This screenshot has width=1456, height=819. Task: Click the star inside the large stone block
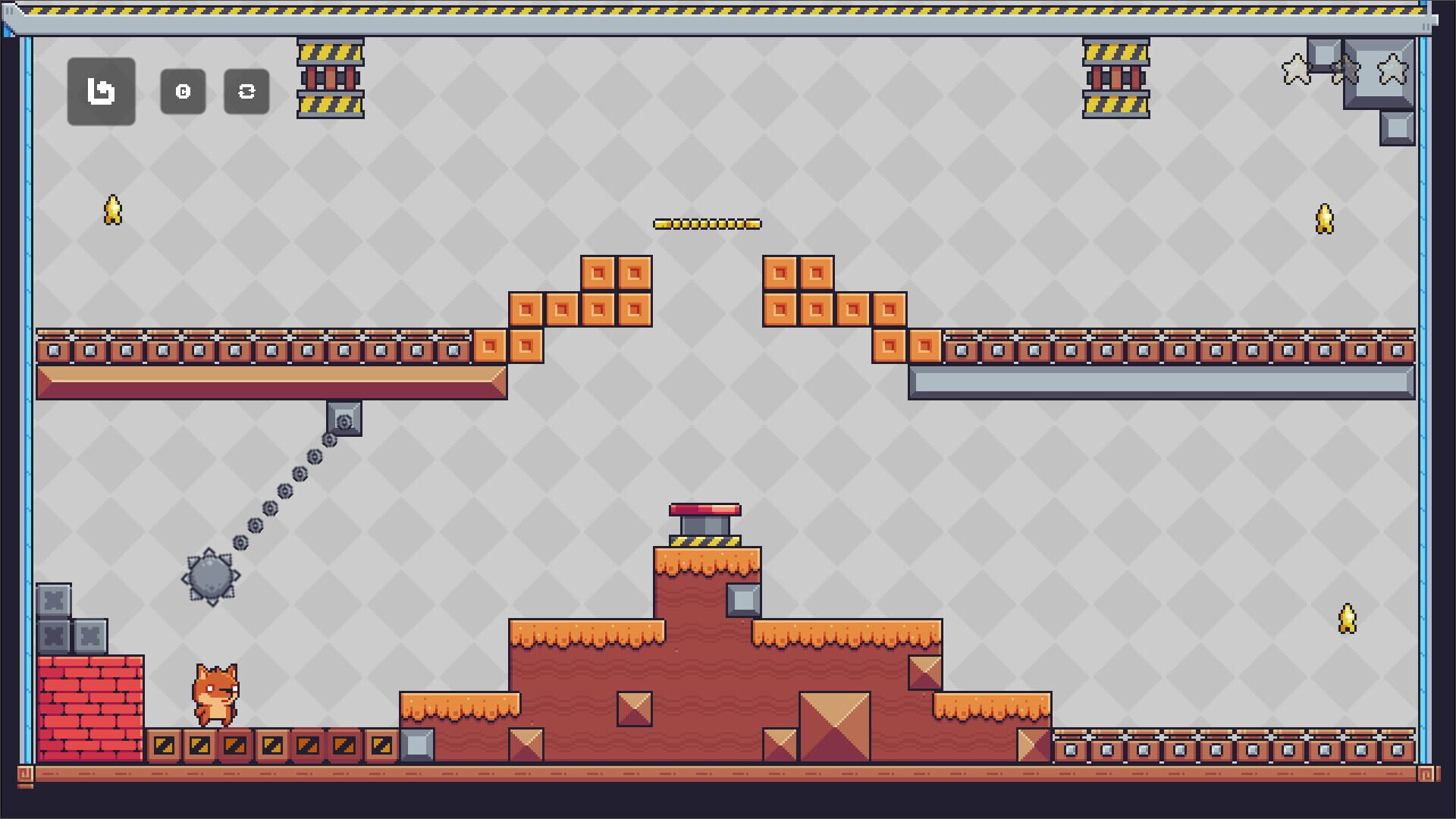coord(1392,68)
